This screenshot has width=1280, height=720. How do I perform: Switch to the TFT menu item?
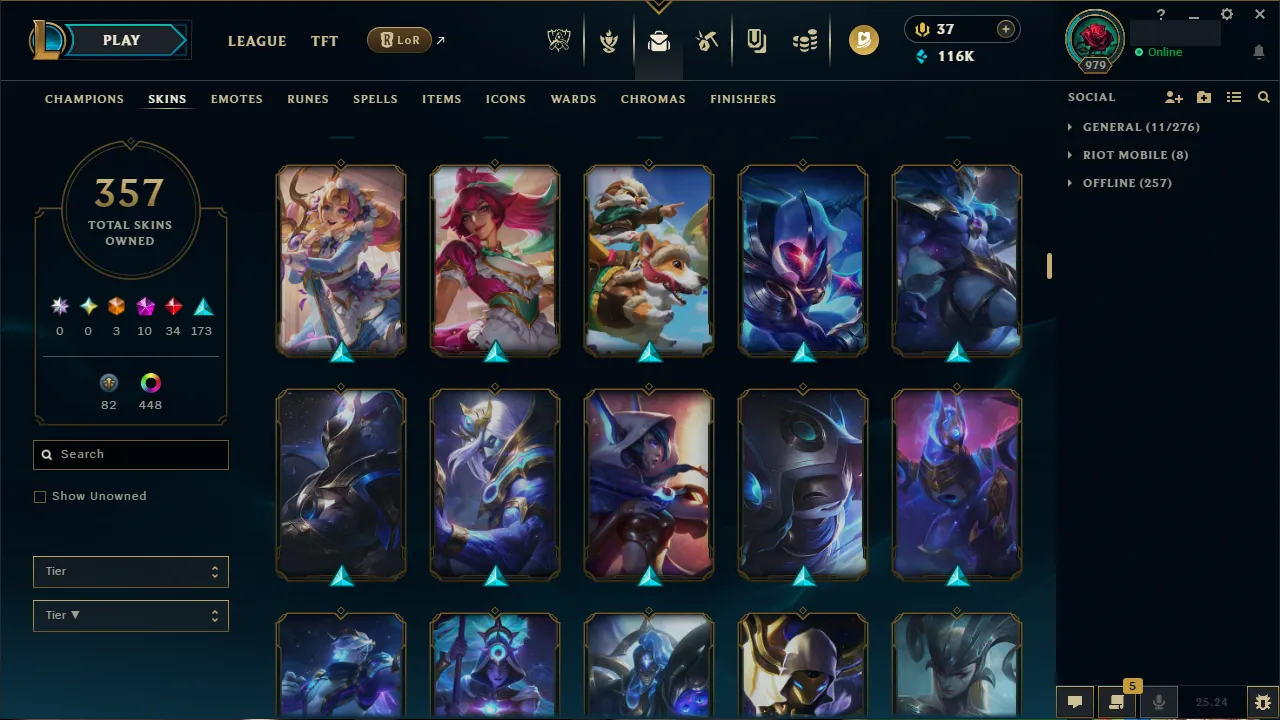click(x=324, y=41)
